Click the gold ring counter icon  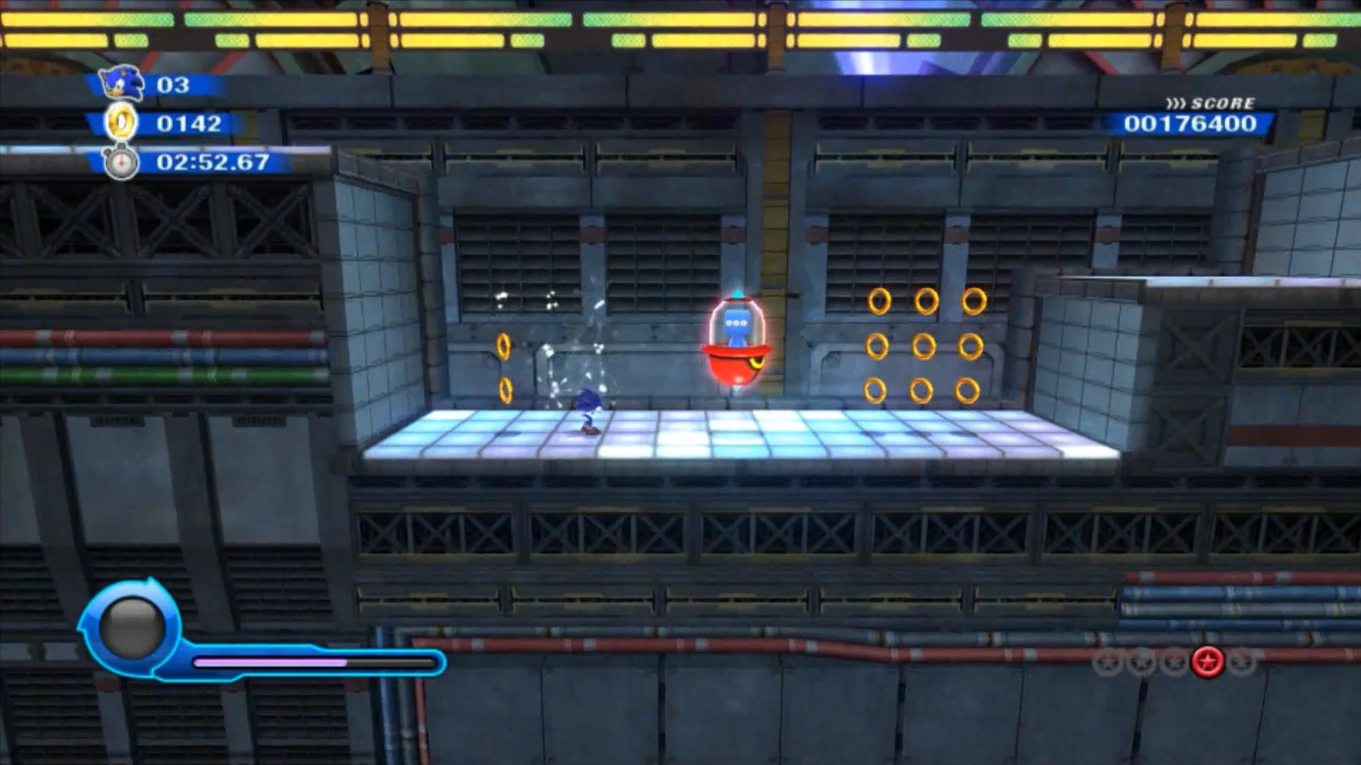coord(121,123)
